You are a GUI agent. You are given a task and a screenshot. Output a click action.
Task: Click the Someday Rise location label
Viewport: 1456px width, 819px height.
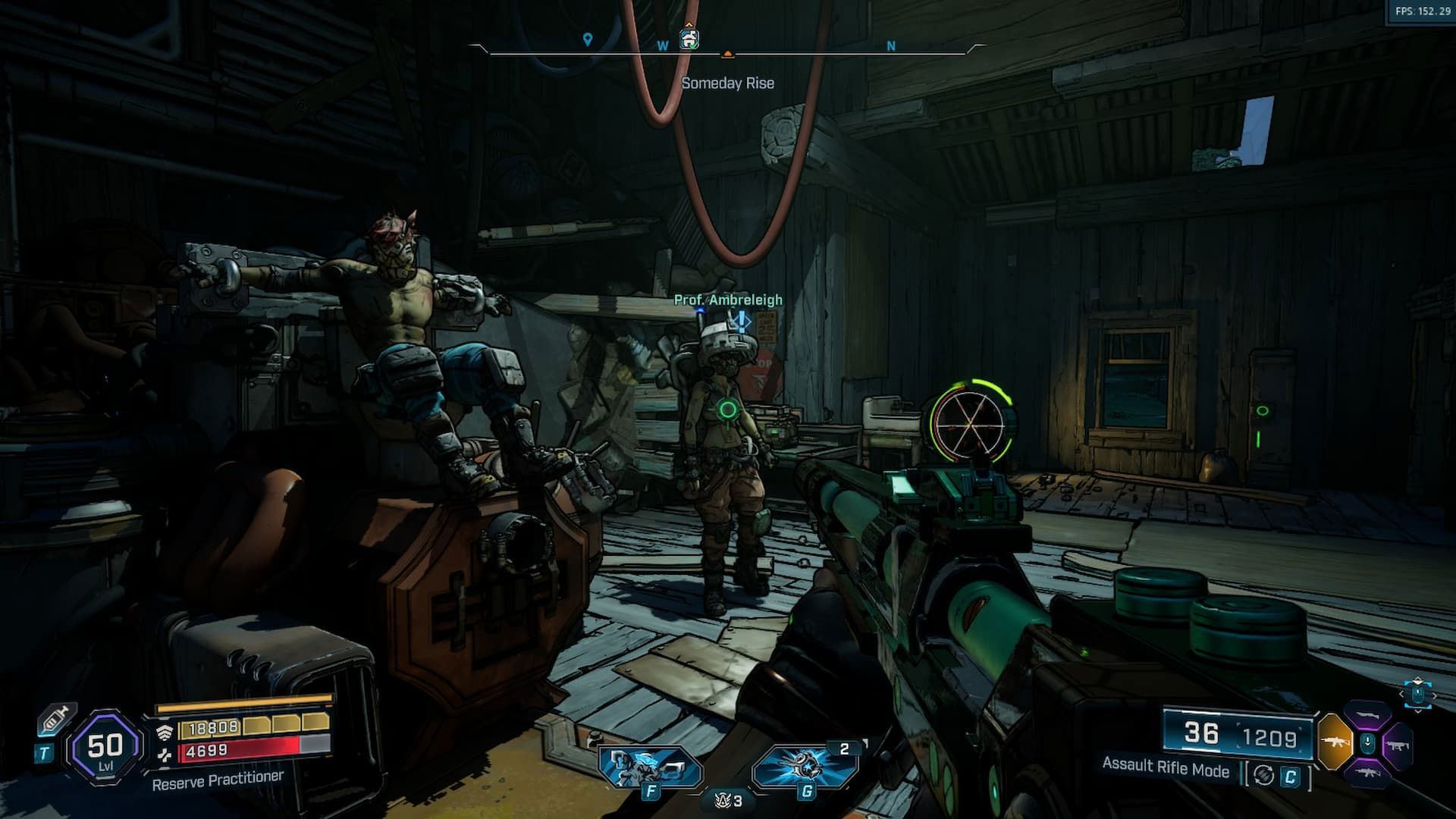point(729,83)
